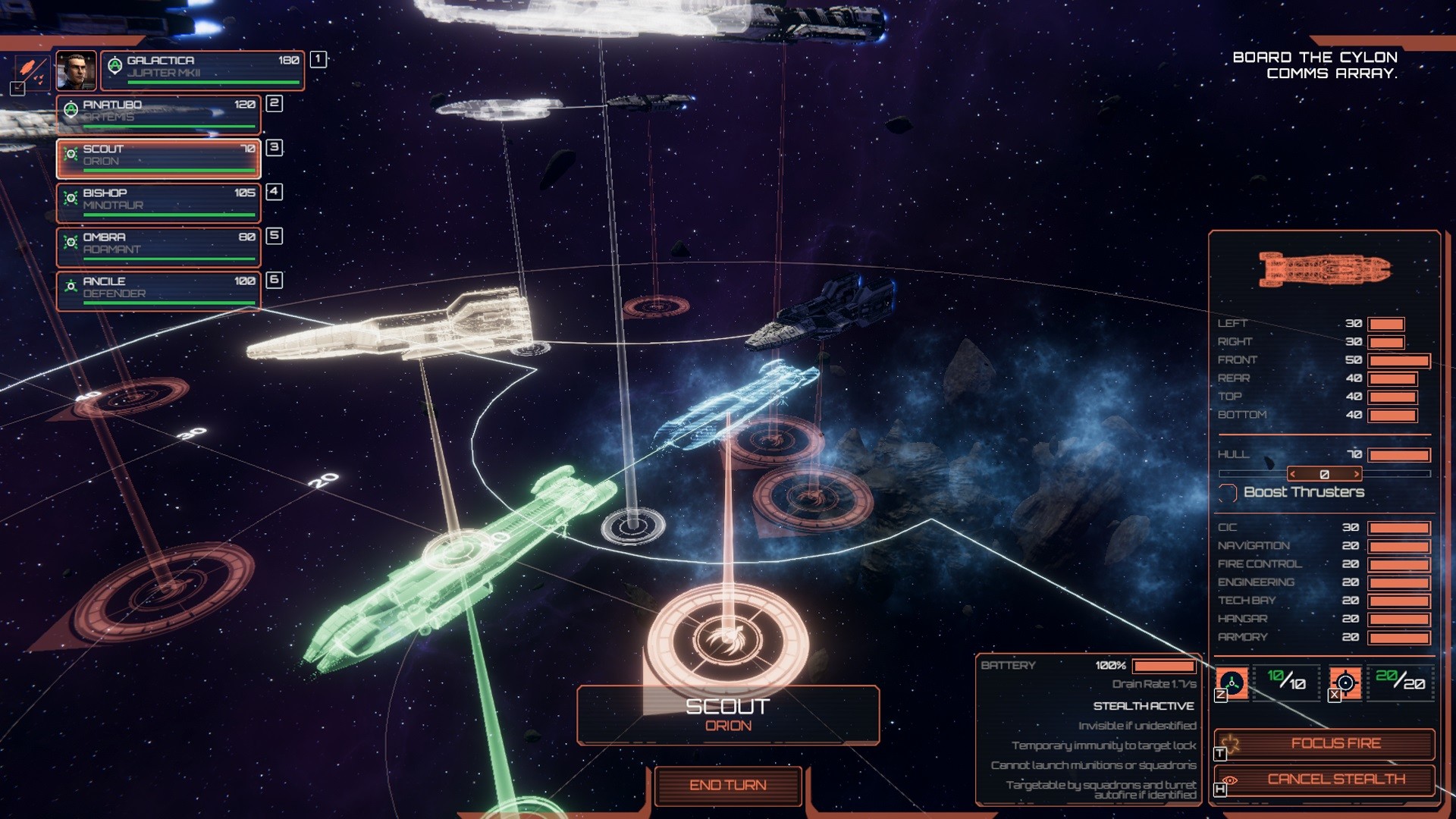
Task: Activate Focus Fire
Action: [x=1335, y=743]
